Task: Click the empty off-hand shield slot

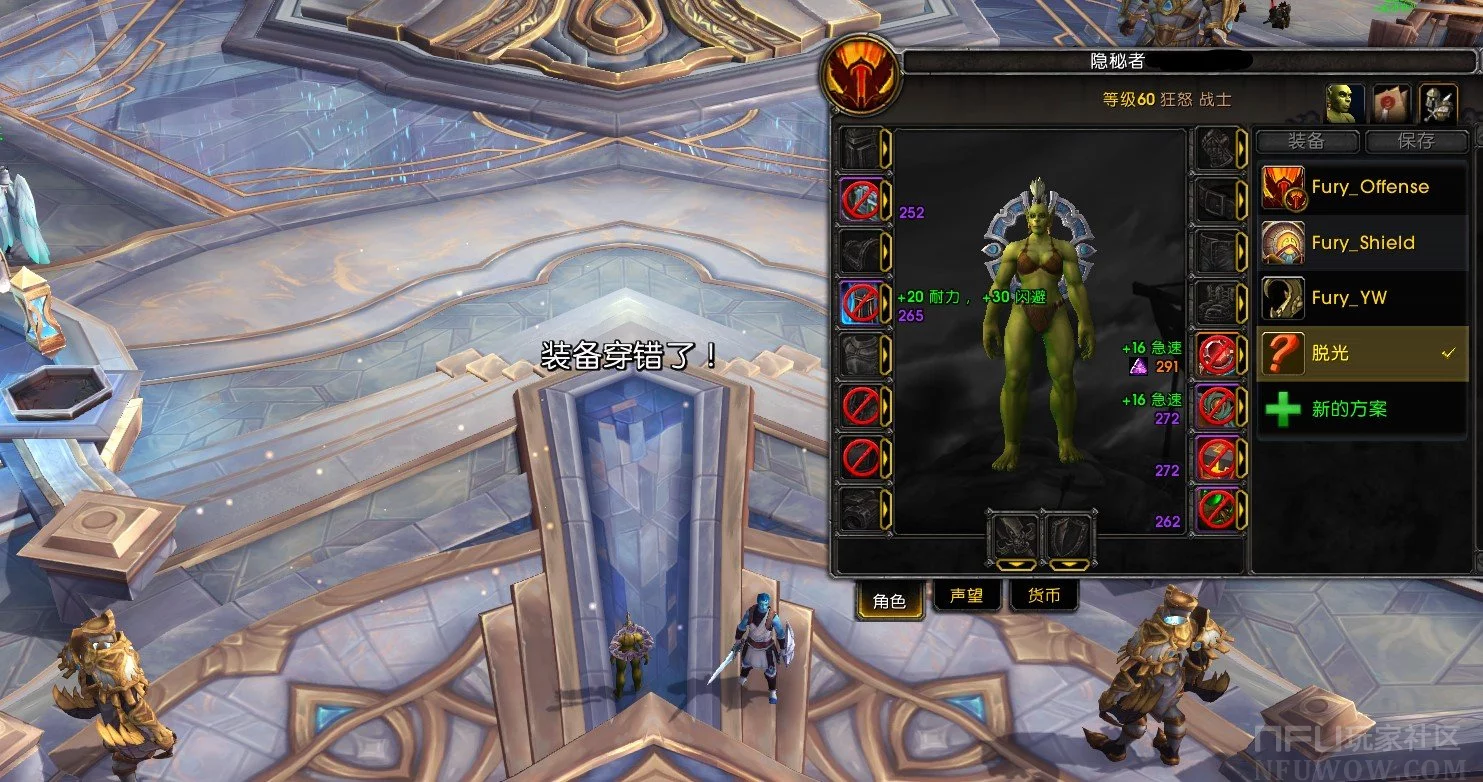Action: 1068,536
